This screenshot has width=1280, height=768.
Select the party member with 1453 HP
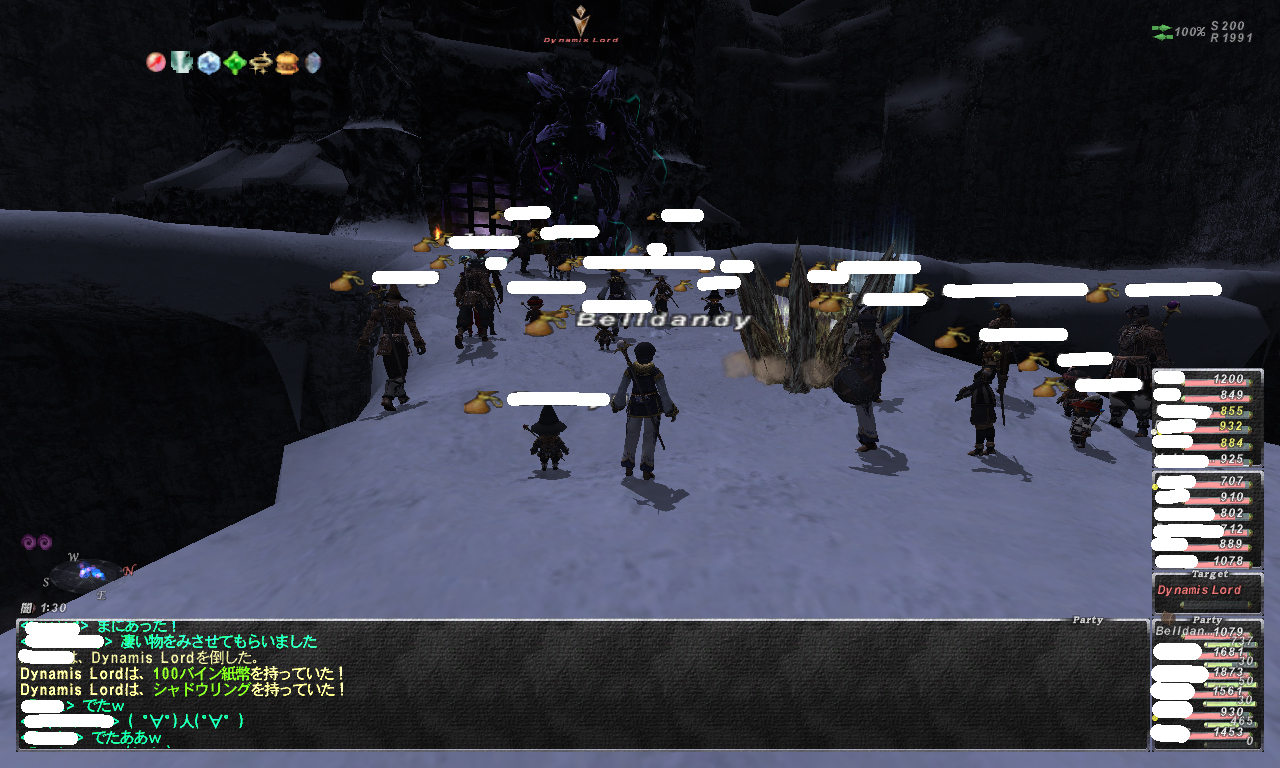tap(1207, 734)
